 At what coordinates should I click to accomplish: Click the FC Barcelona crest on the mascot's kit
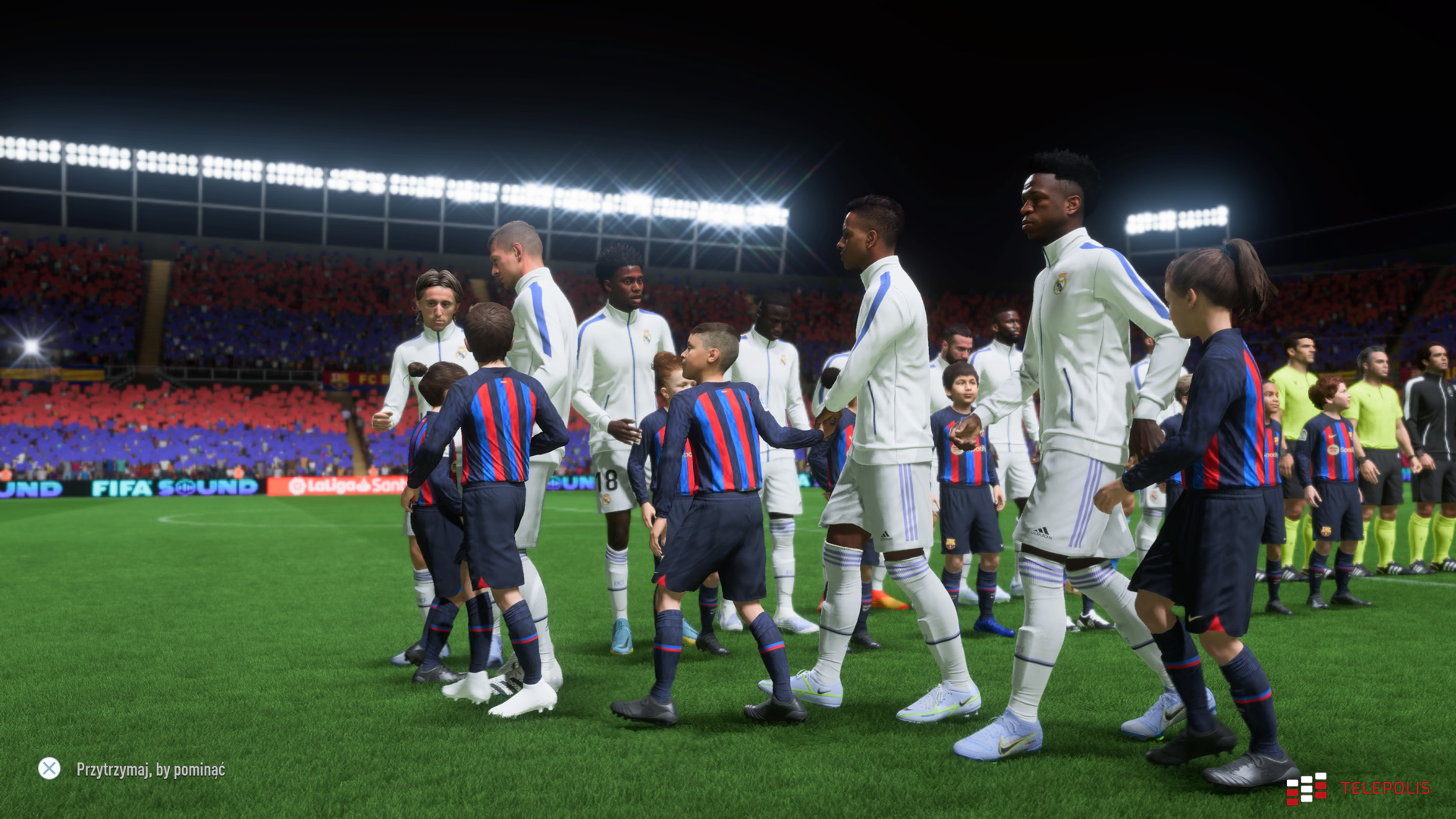click(x=983, y=433)
